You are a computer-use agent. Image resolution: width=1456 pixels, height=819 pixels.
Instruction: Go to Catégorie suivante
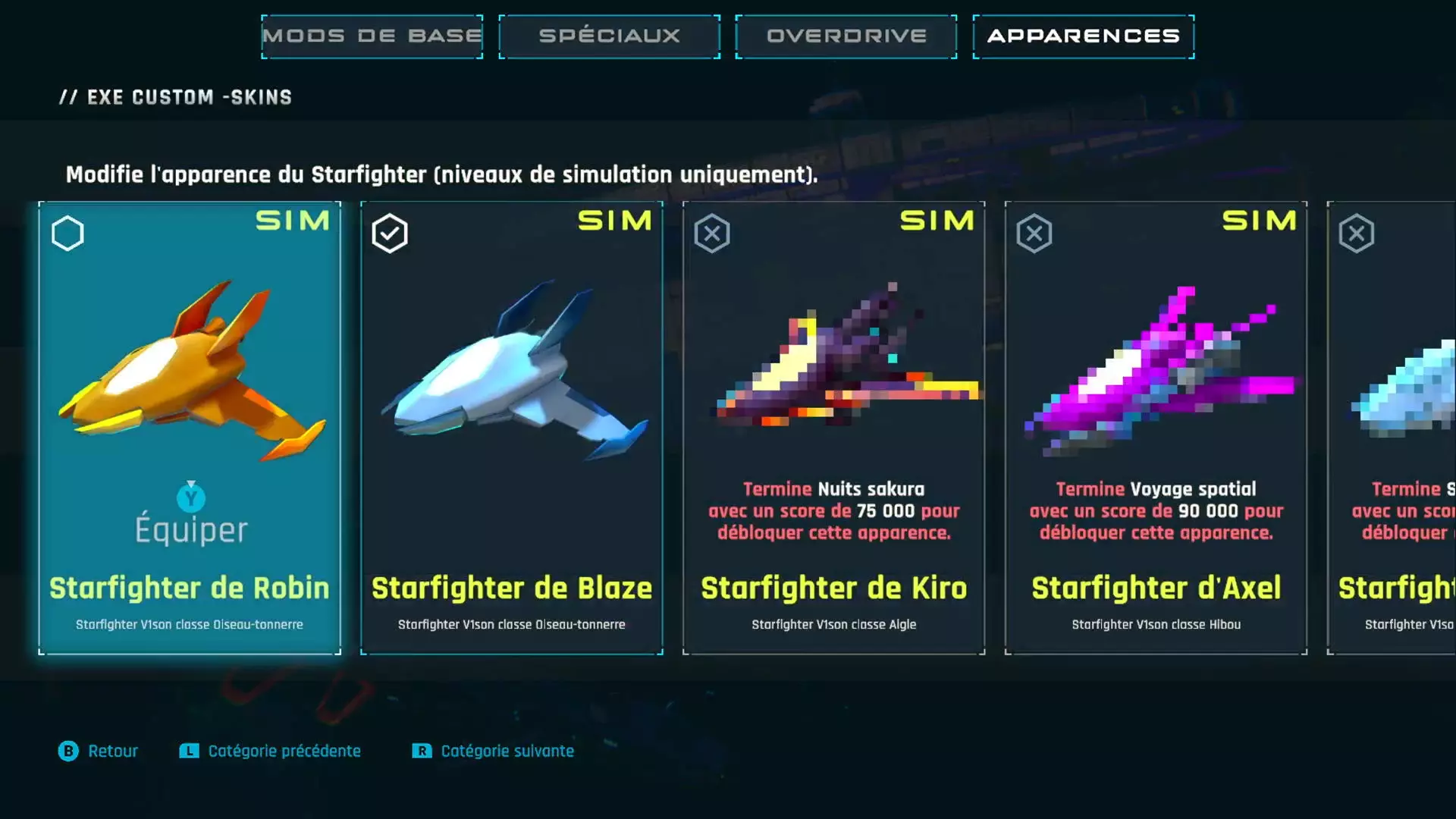pyautogui.click(x=493, y=751)
